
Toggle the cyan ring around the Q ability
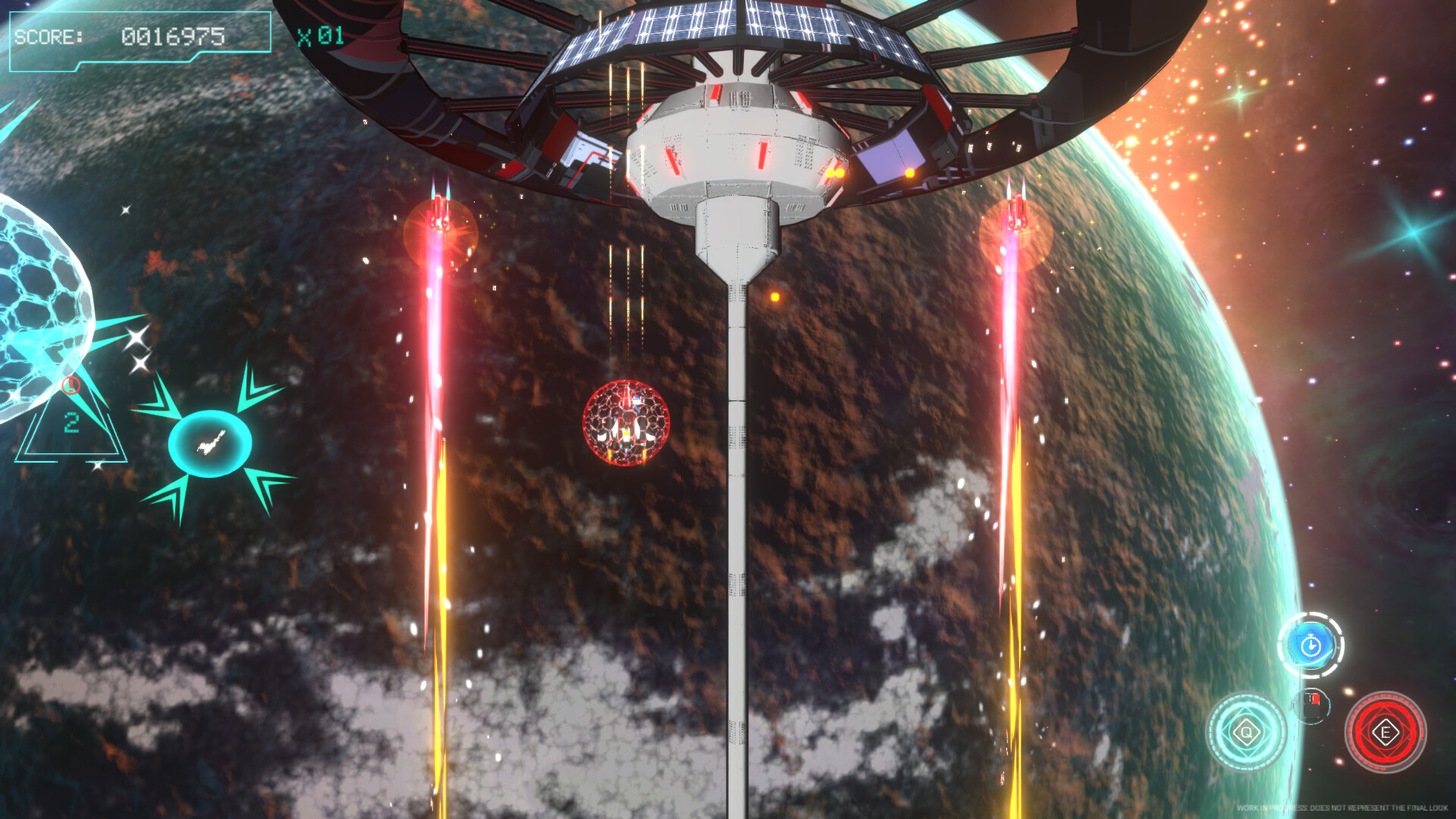click(x=1246, y=696)
